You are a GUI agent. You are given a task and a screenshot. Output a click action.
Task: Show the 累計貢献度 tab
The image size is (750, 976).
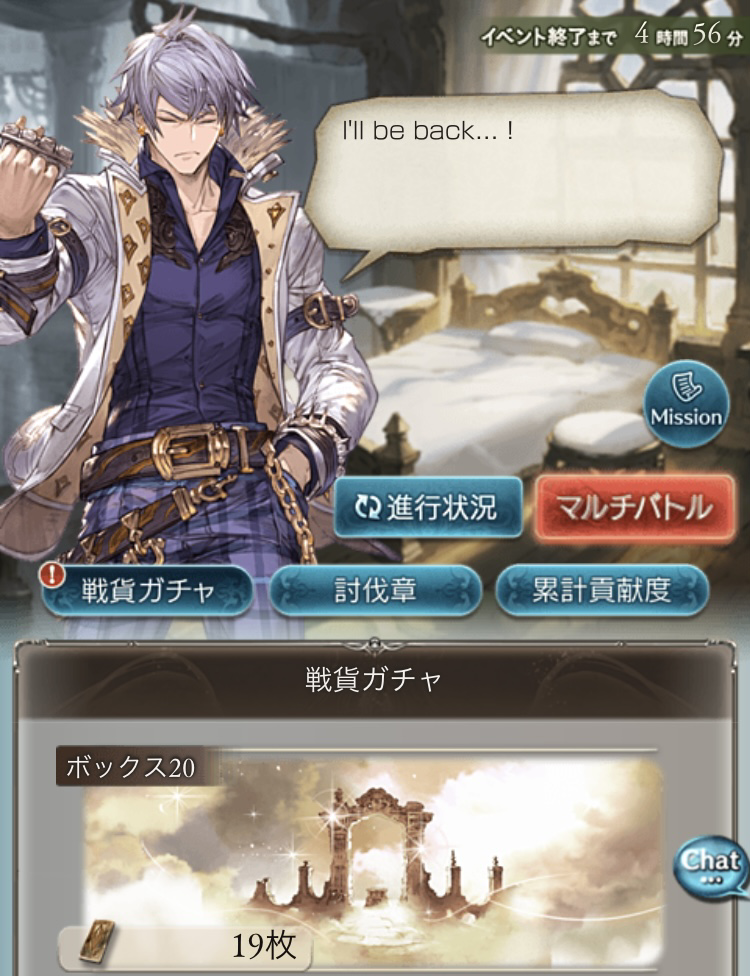pos(602,590)
